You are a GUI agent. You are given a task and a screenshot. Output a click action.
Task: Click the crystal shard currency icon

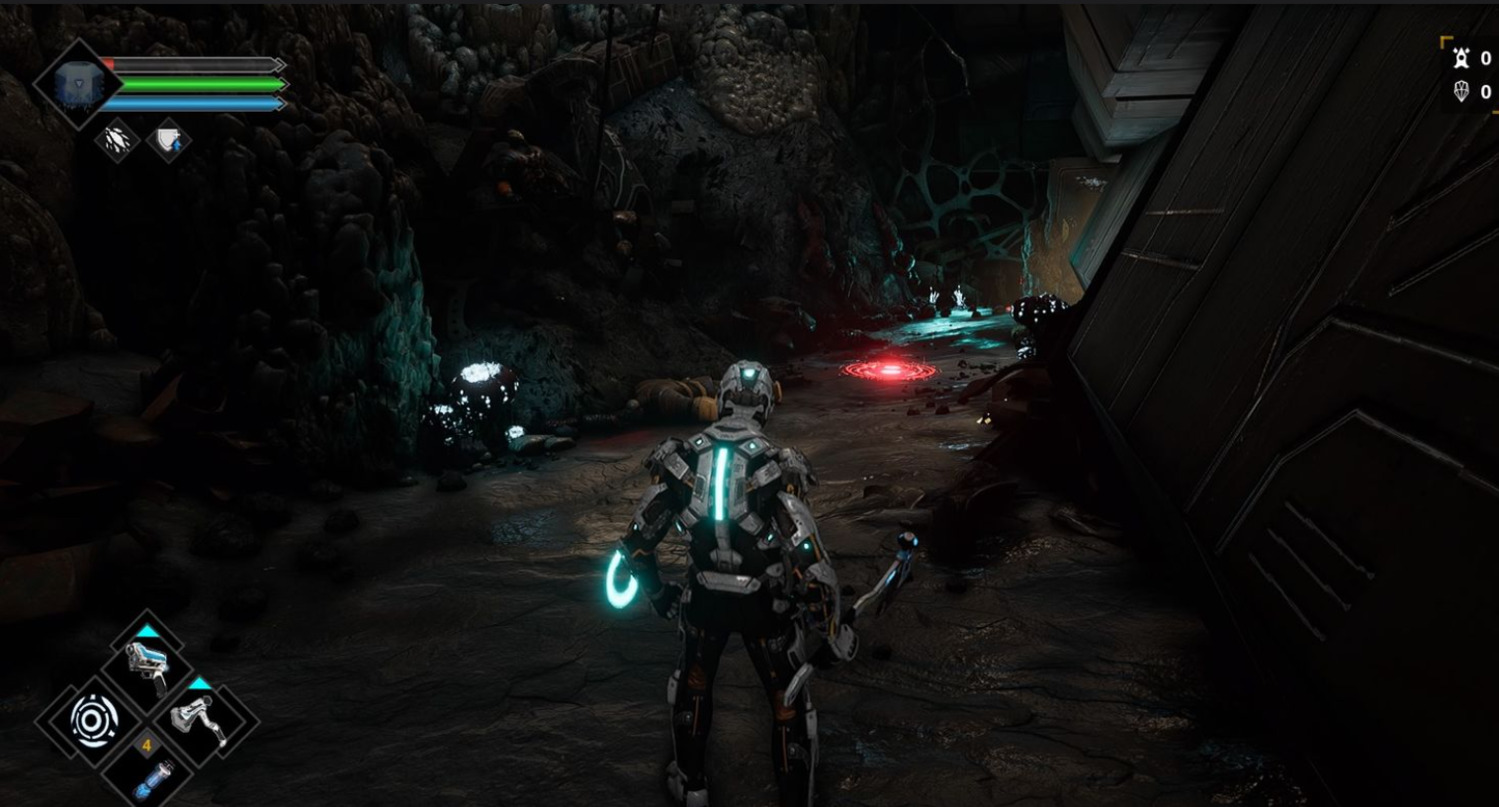point(1461,92)
